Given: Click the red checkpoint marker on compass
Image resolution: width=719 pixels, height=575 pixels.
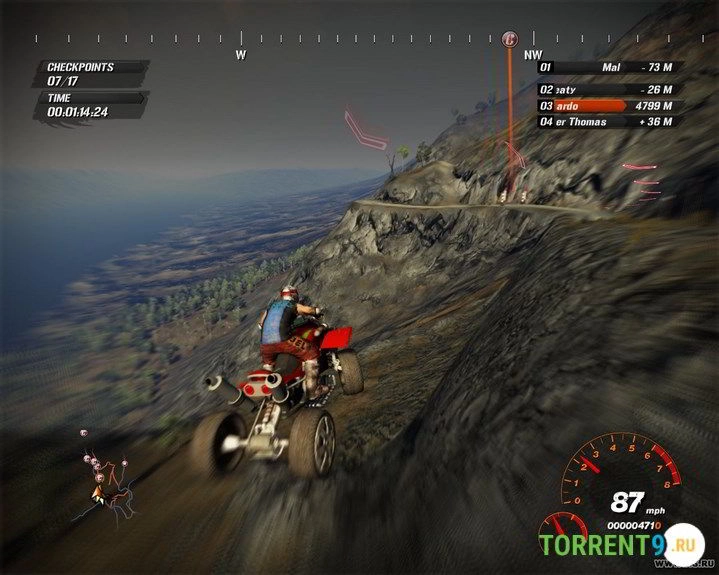Looking at the screenshot, I should coord(510,39).
